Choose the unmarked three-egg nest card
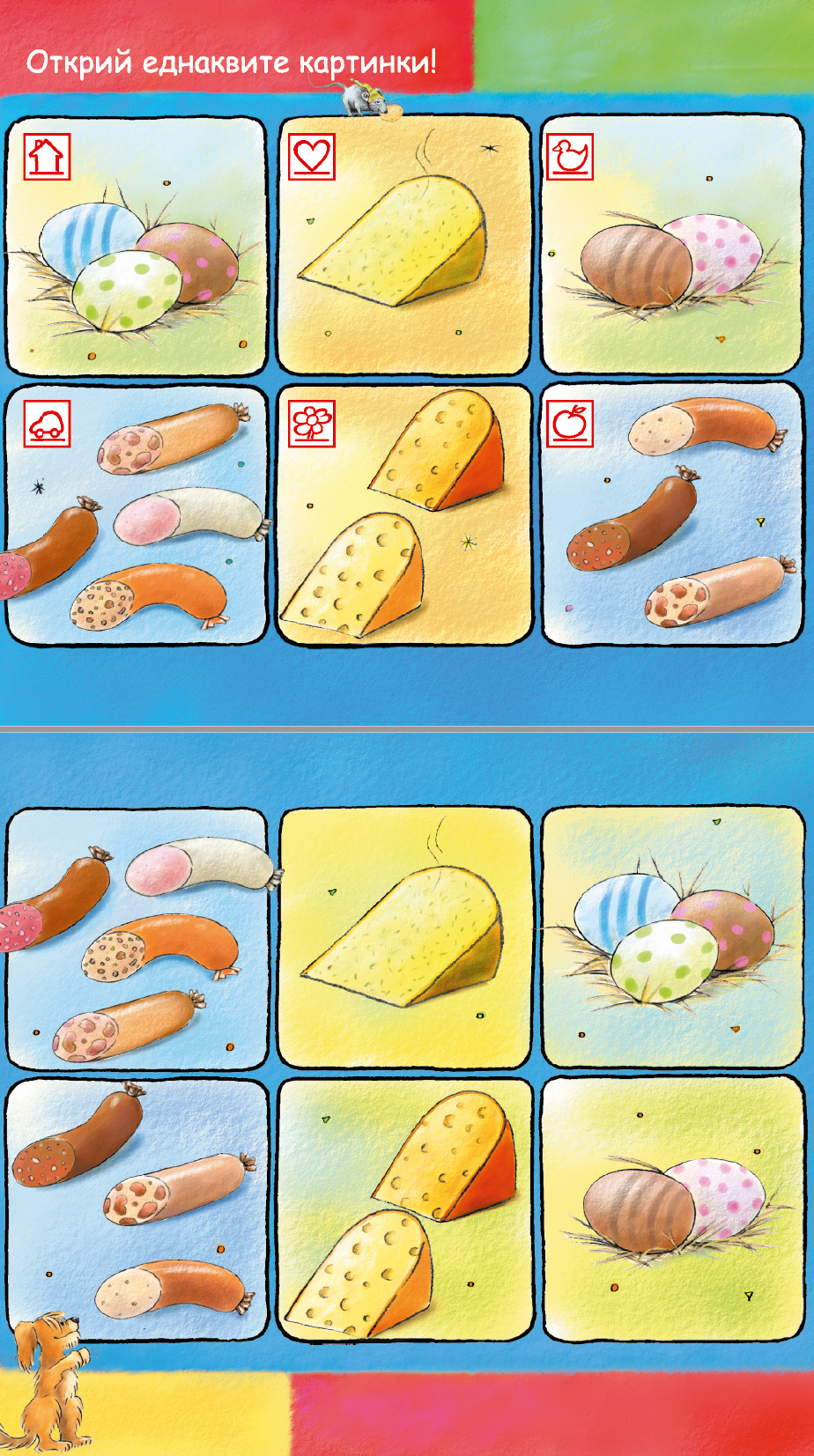This screenshot has width=814, height=1456. (672, 939)
